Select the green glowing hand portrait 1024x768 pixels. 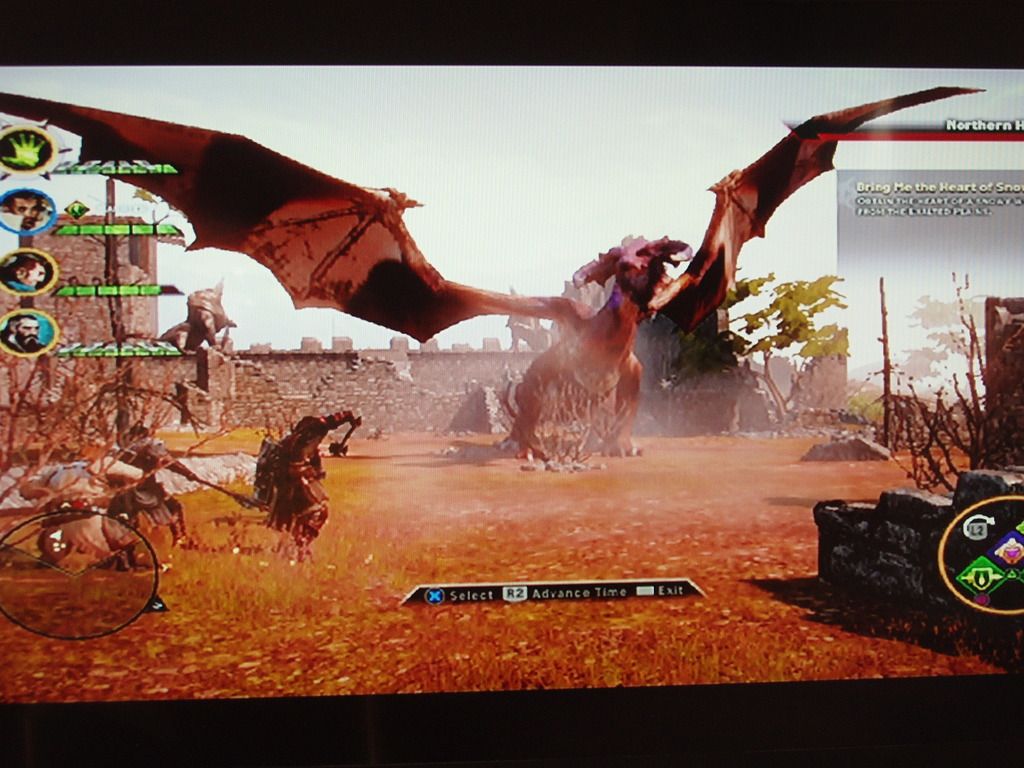point(27,151)
